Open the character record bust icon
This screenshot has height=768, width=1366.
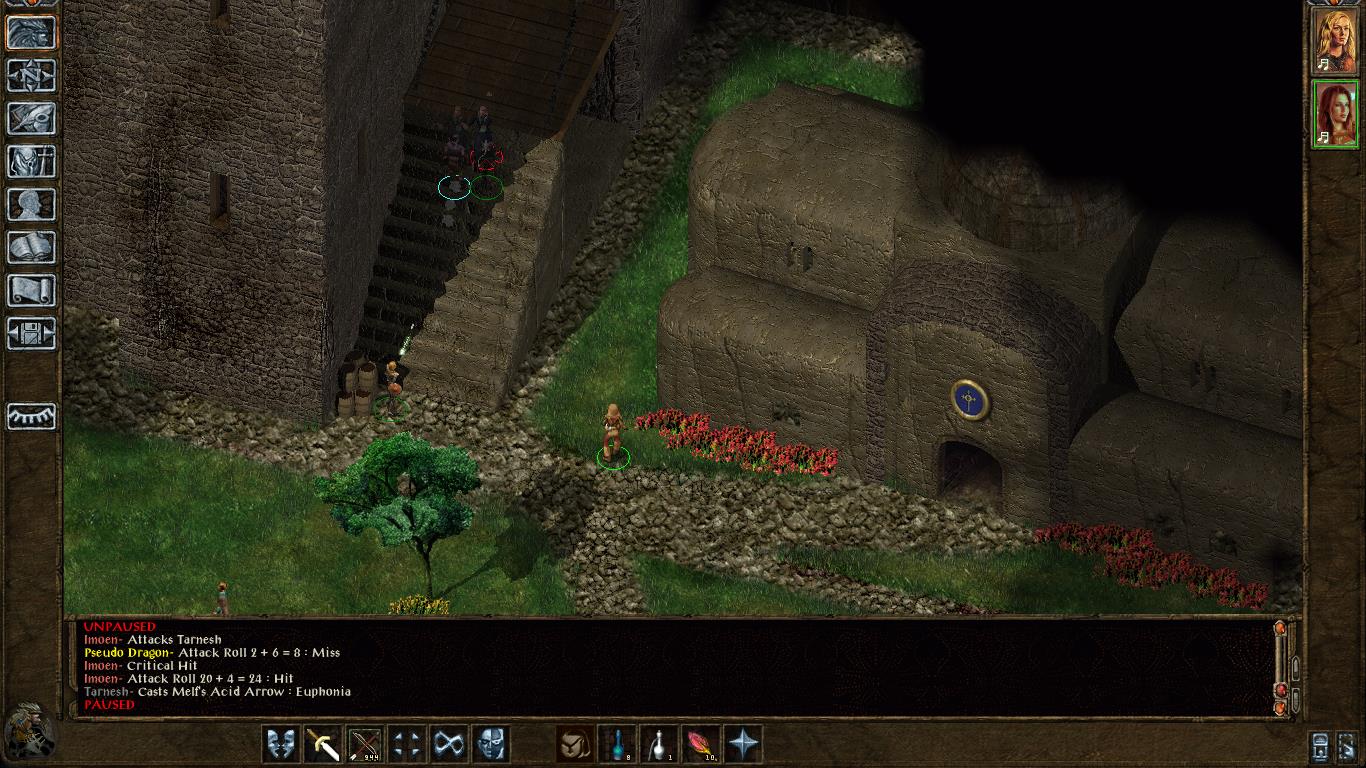[x=31, y=204]
